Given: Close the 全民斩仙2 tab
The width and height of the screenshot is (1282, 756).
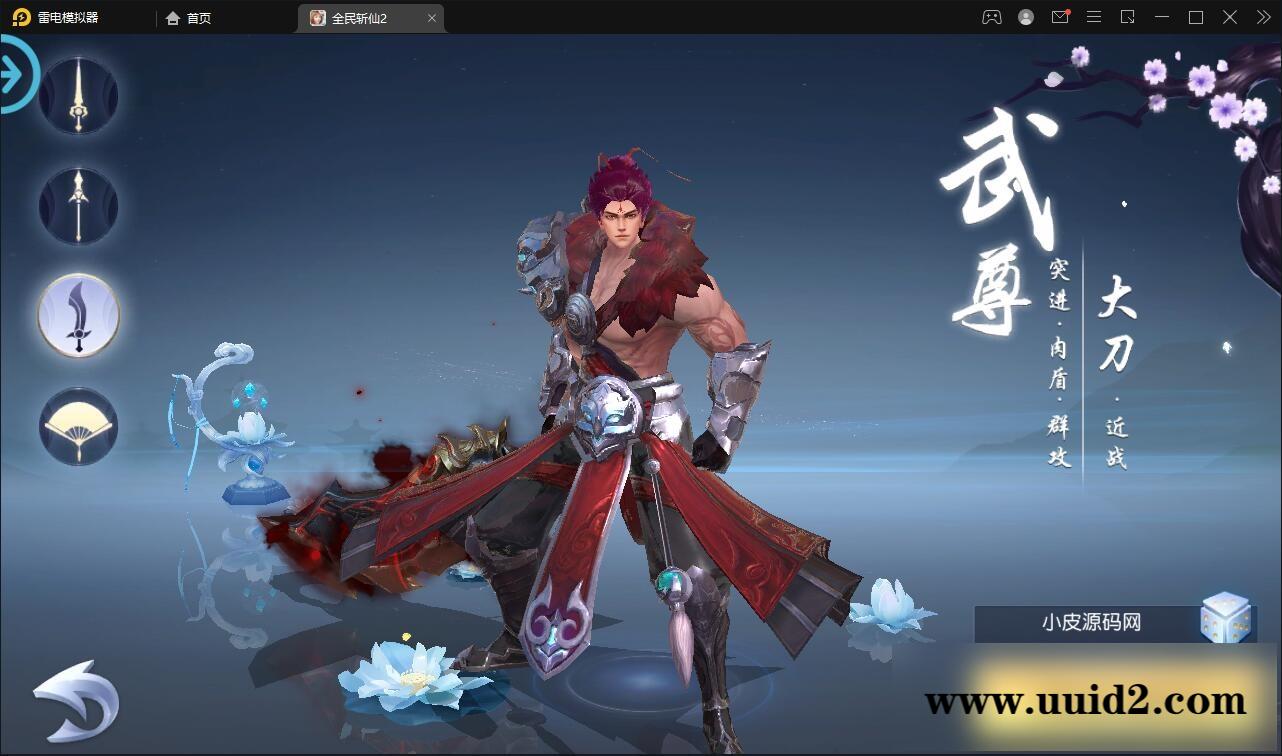Looking at the screenshot, I should pos(432,18).
